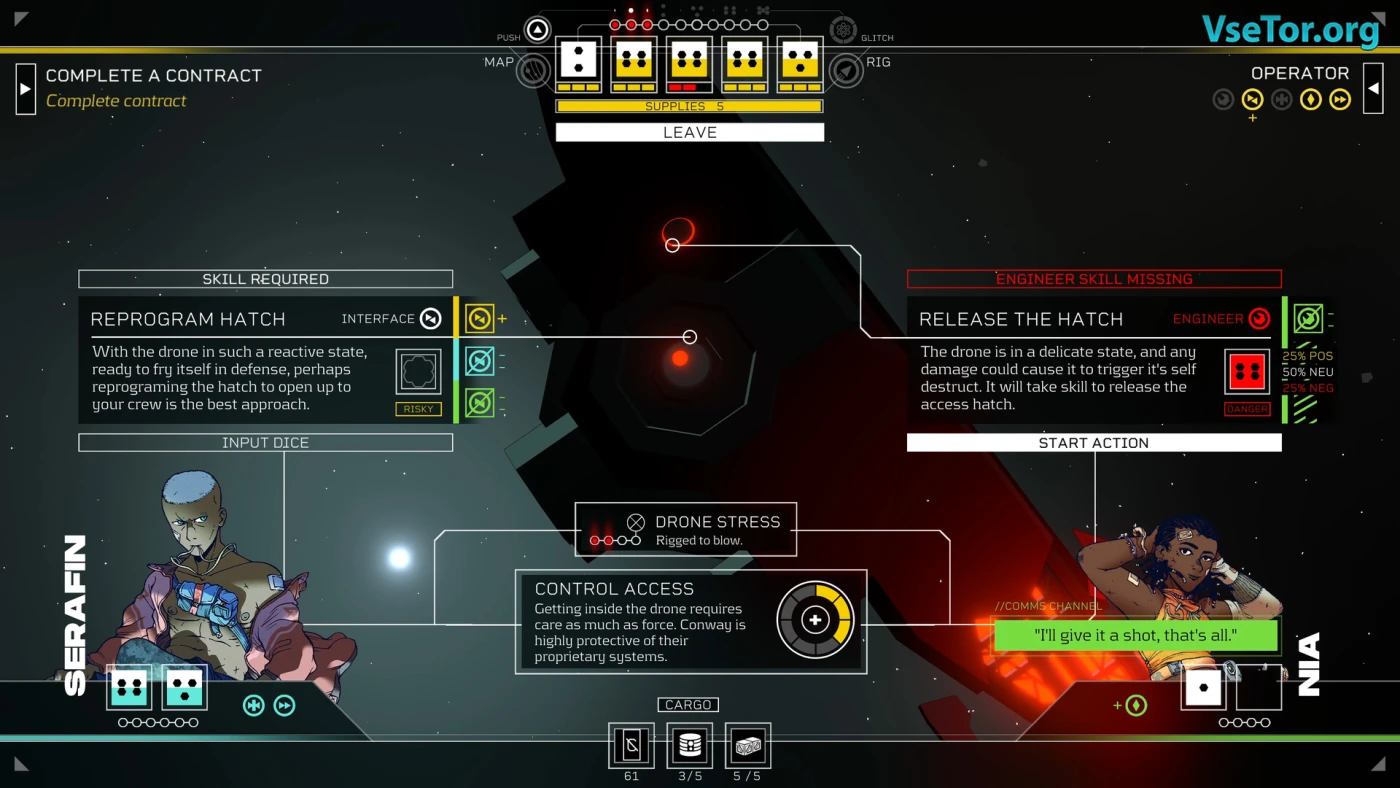Screen dimensions: 1400x788
Task: Expand the Complete a Contract objective arrow
Action: pyautogui.click(x=26, y=88)
